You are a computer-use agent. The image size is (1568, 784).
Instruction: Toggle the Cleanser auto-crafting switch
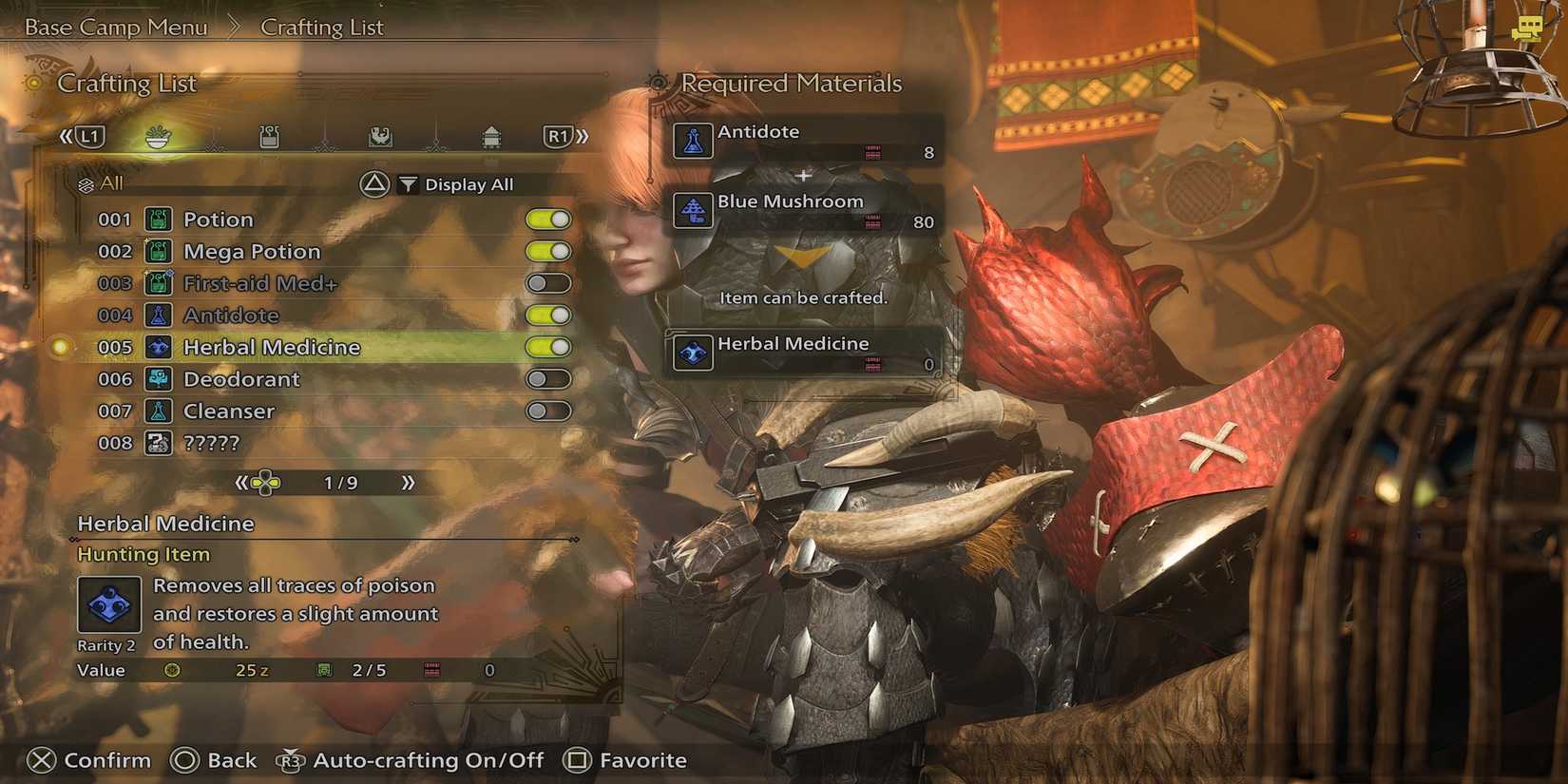pos(549,411)
